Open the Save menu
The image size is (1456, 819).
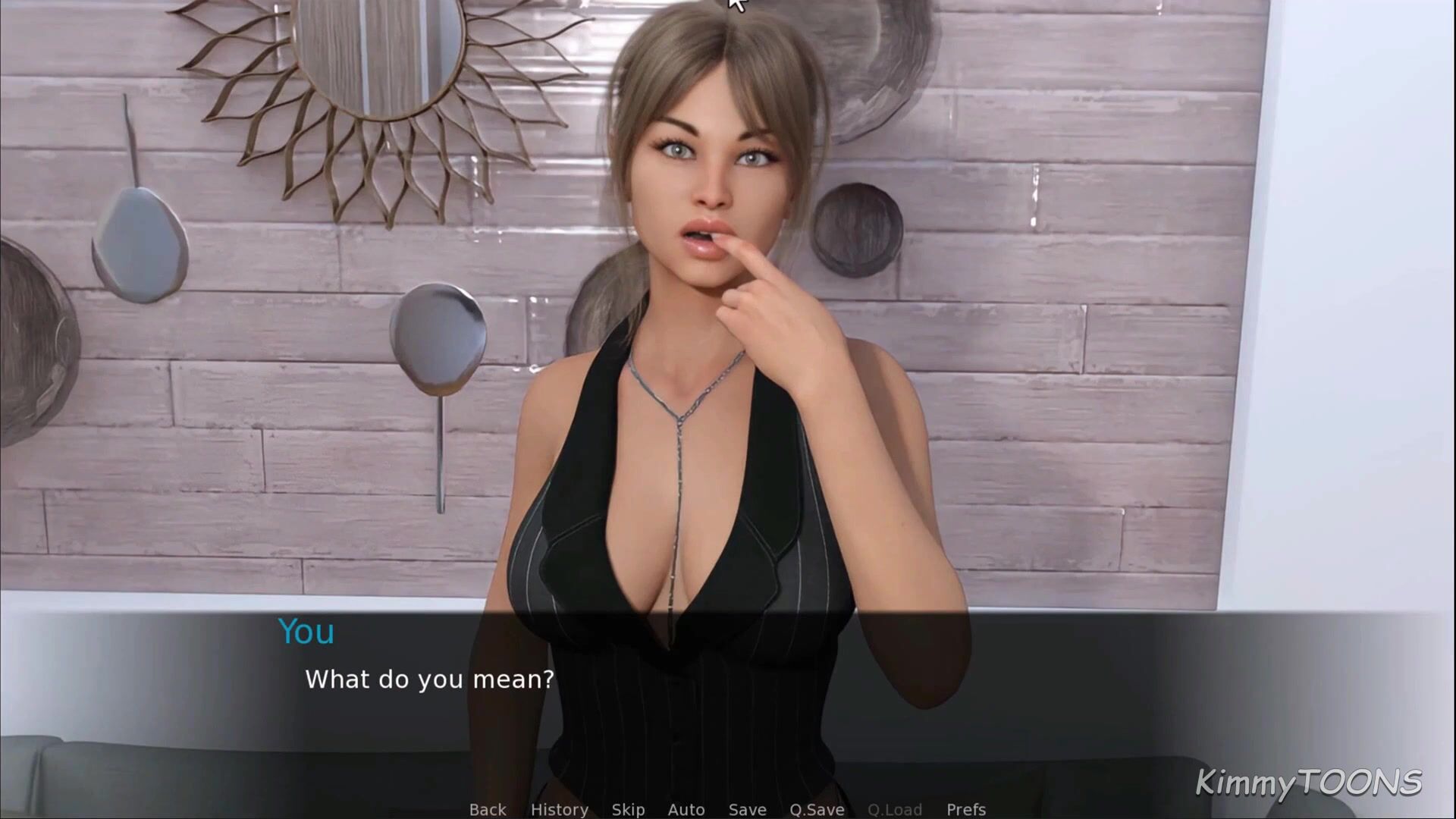click(747, 809)
